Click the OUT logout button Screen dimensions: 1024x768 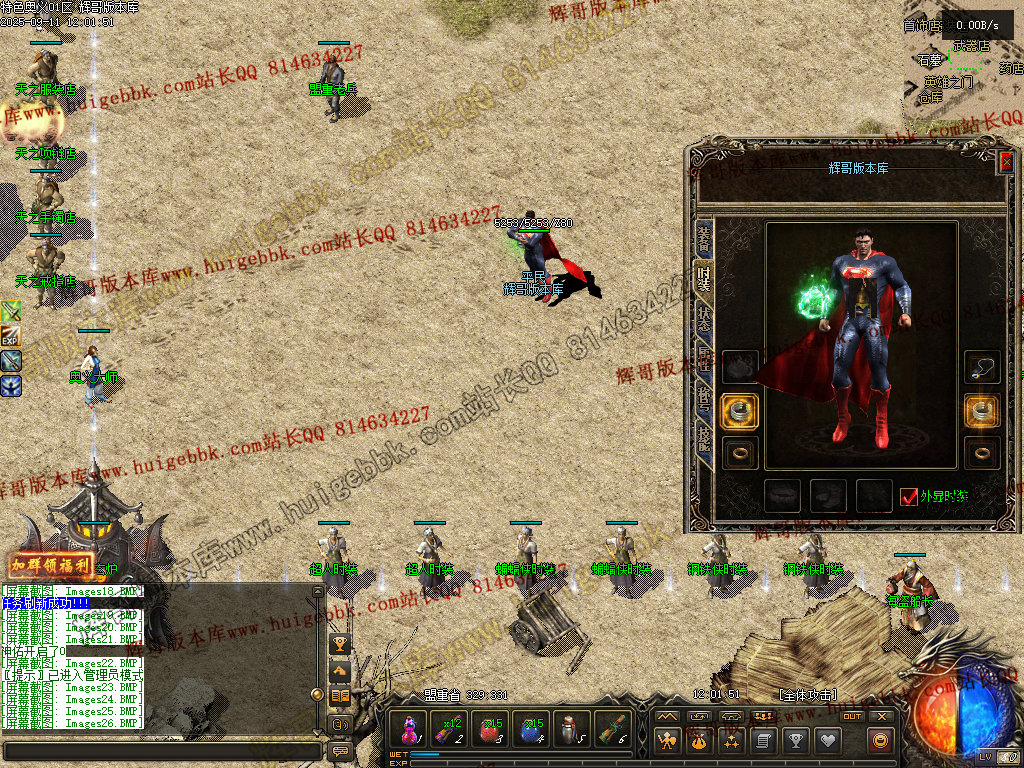(852, 716)
